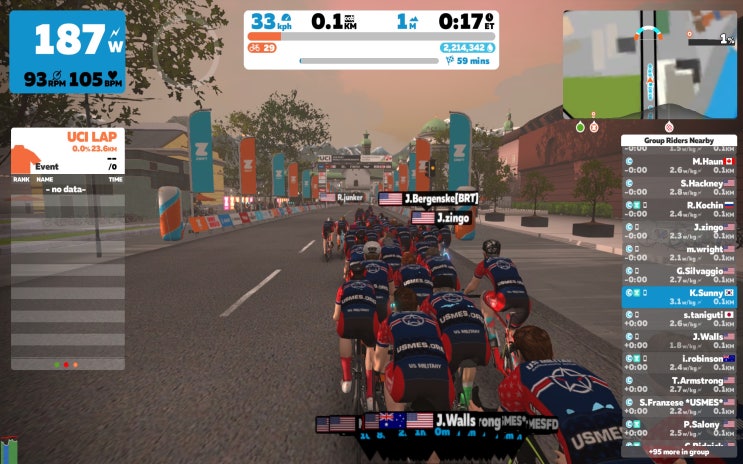
Task: Select S.Hackney's row in the riders list
Action: [x=679, y=187]
